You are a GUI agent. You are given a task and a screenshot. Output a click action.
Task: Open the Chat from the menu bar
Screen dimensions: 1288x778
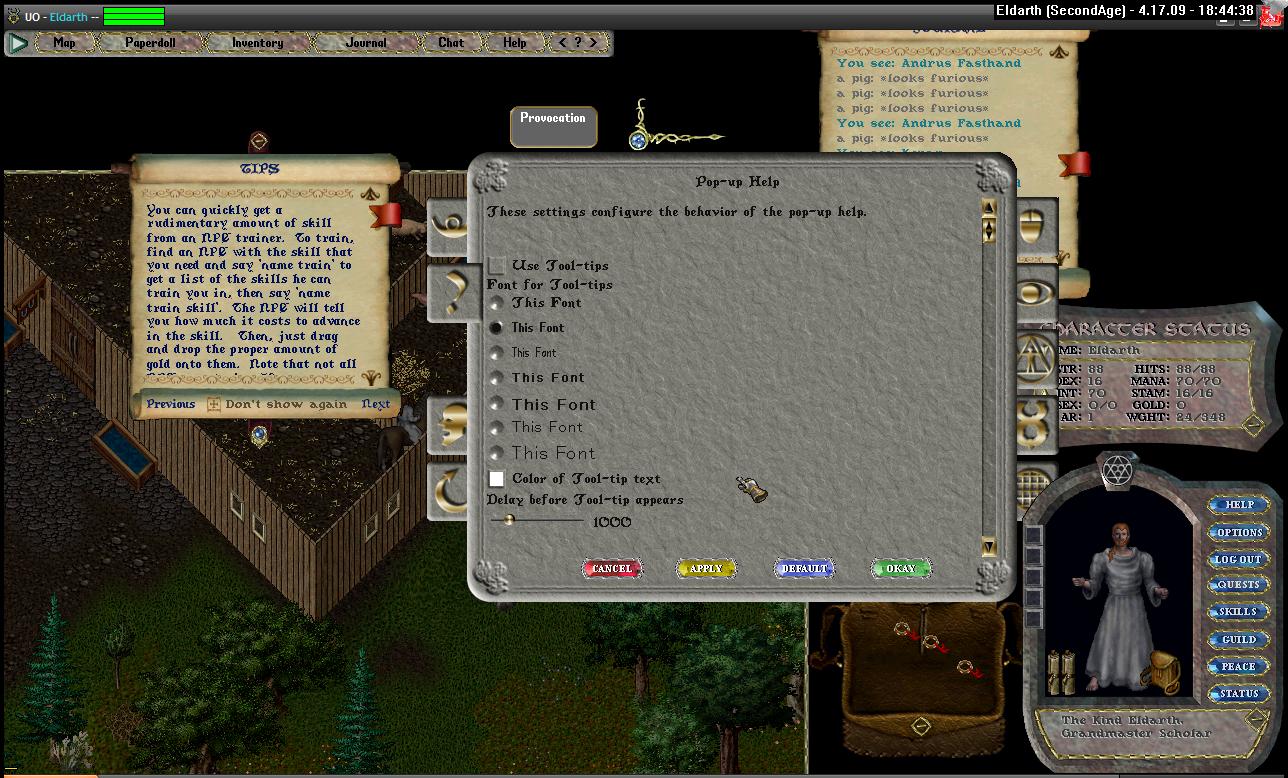tap(451, 43)
